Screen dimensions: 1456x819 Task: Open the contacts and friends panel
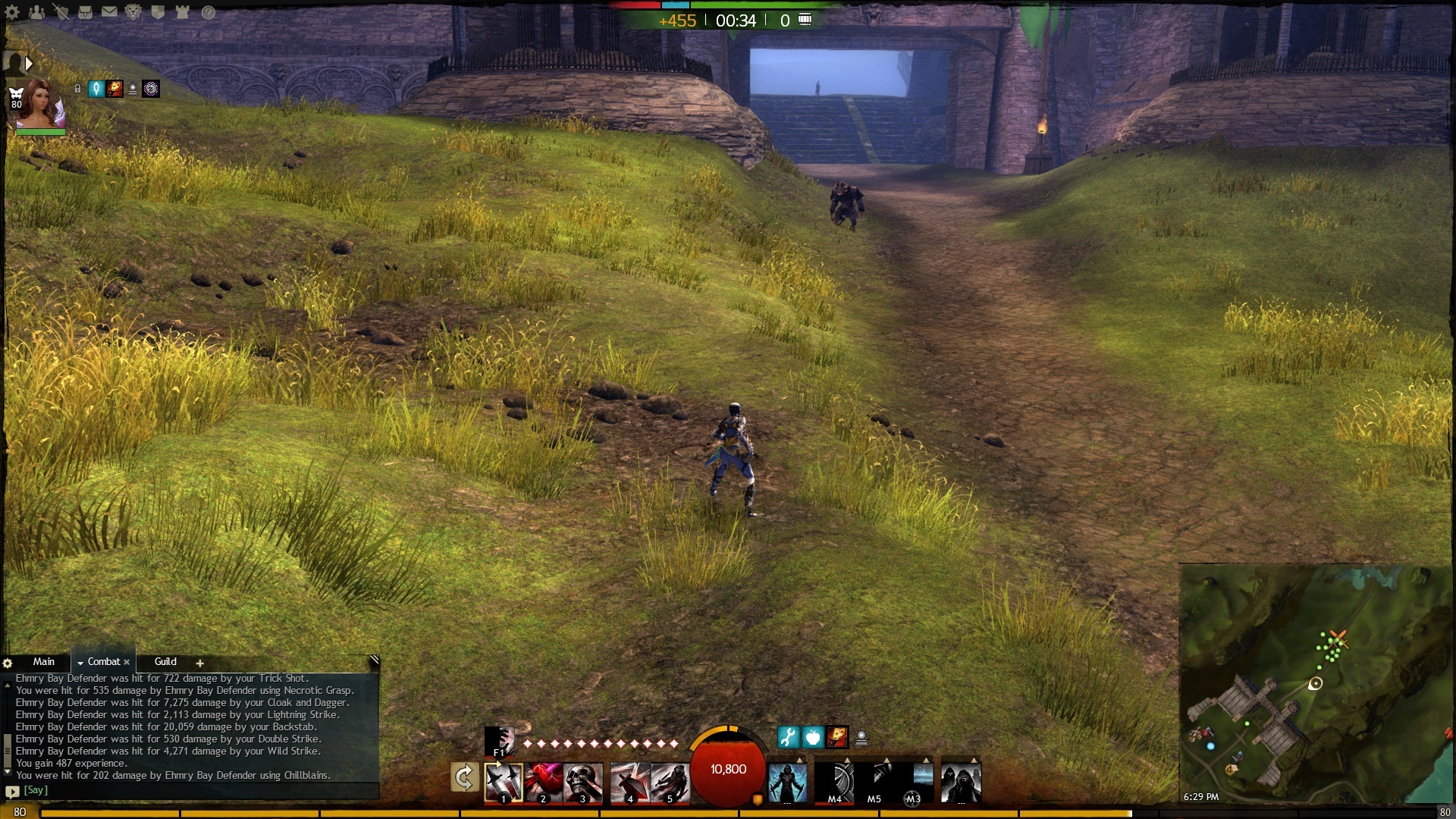click(x=36, y=12)
